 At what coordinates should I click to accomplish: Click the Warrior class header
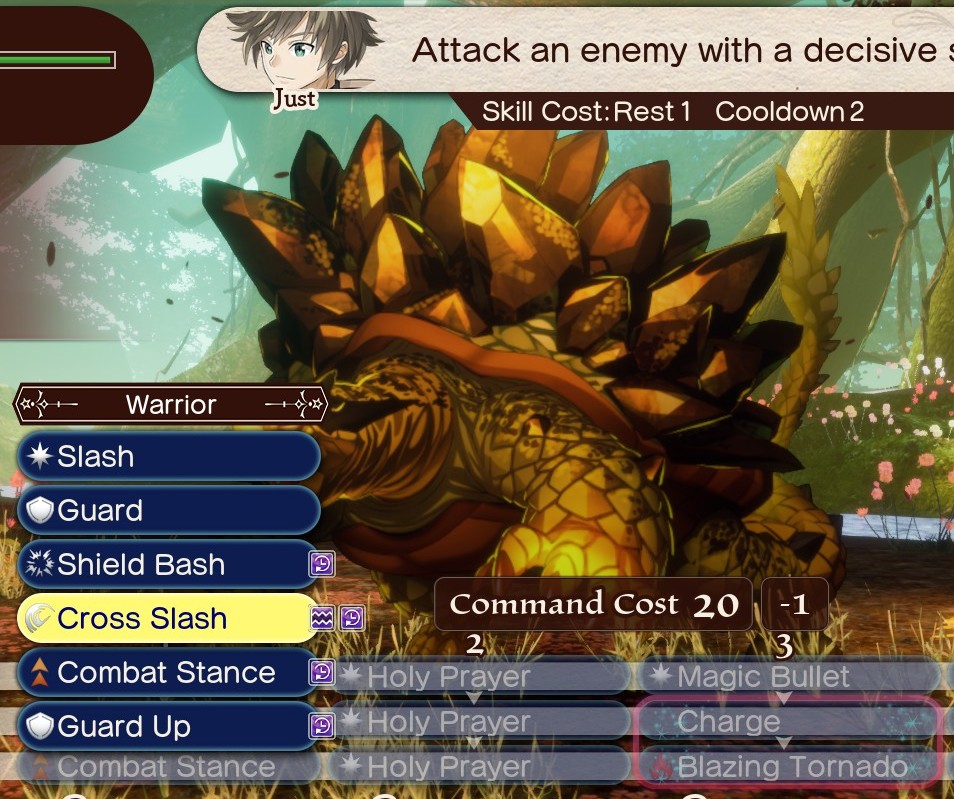170,405
